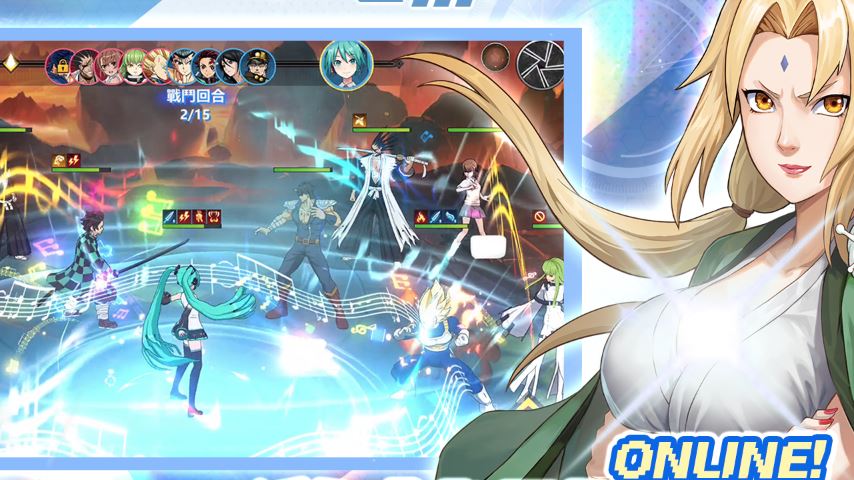Click the large teal-haired girl turn portrait

click(346, 63)
